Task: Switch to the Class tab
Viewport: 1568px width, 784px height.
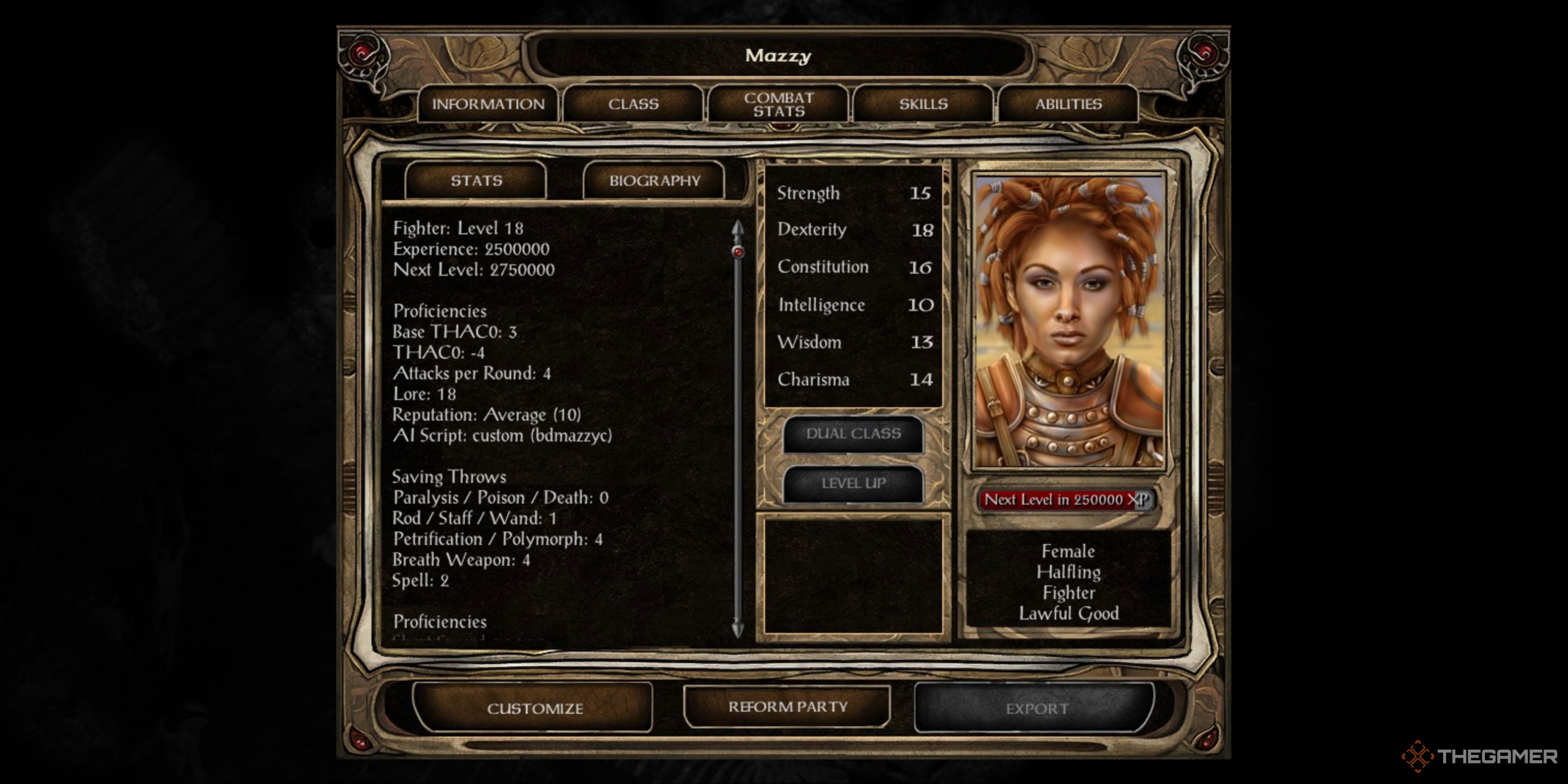Action: click(x=633, y=104)
